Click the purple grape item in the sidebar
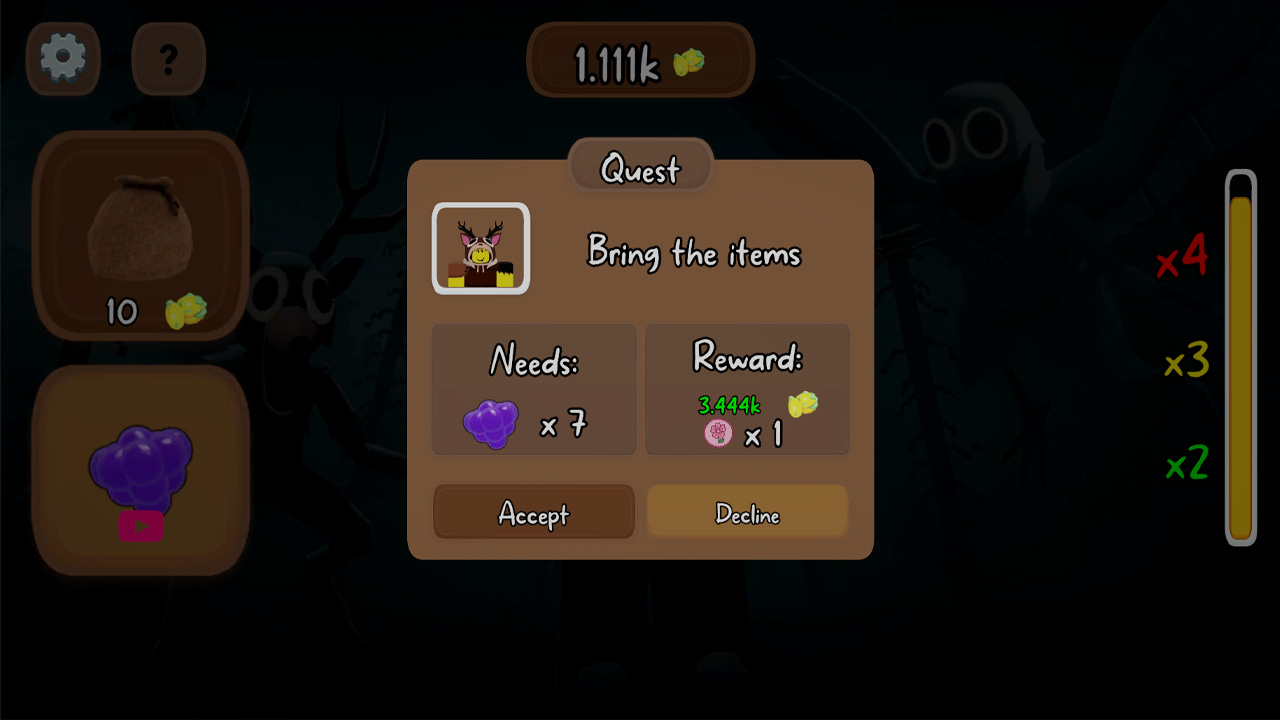Screen dimensions: 1280x720 point(140,460)
